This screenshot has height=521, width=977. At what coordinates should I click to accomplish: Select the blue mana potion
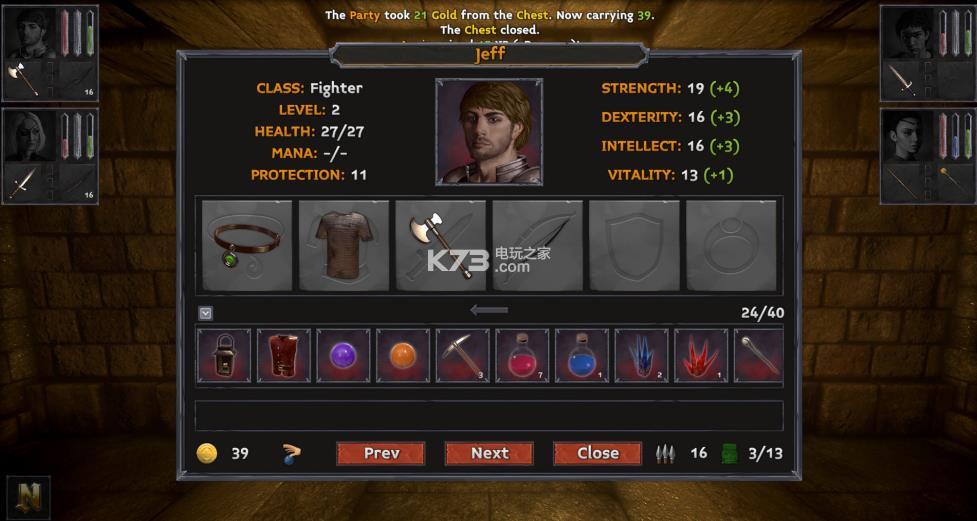pyautogui.click(x=581, y=355)
